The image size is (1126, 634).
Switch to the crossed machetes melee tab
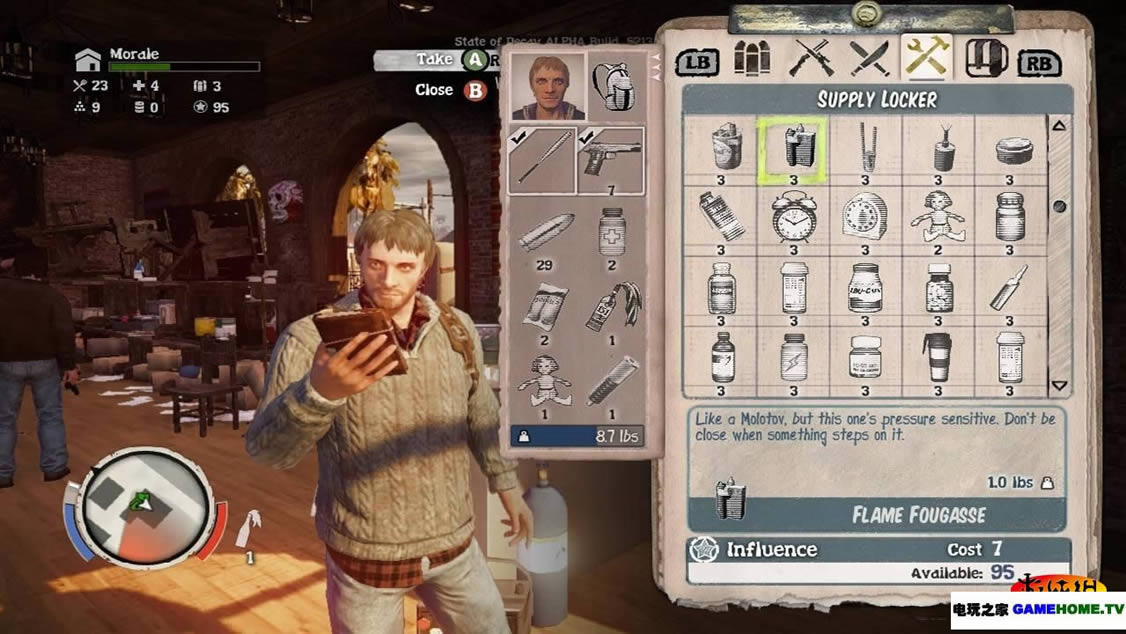[x=868, y=59]
